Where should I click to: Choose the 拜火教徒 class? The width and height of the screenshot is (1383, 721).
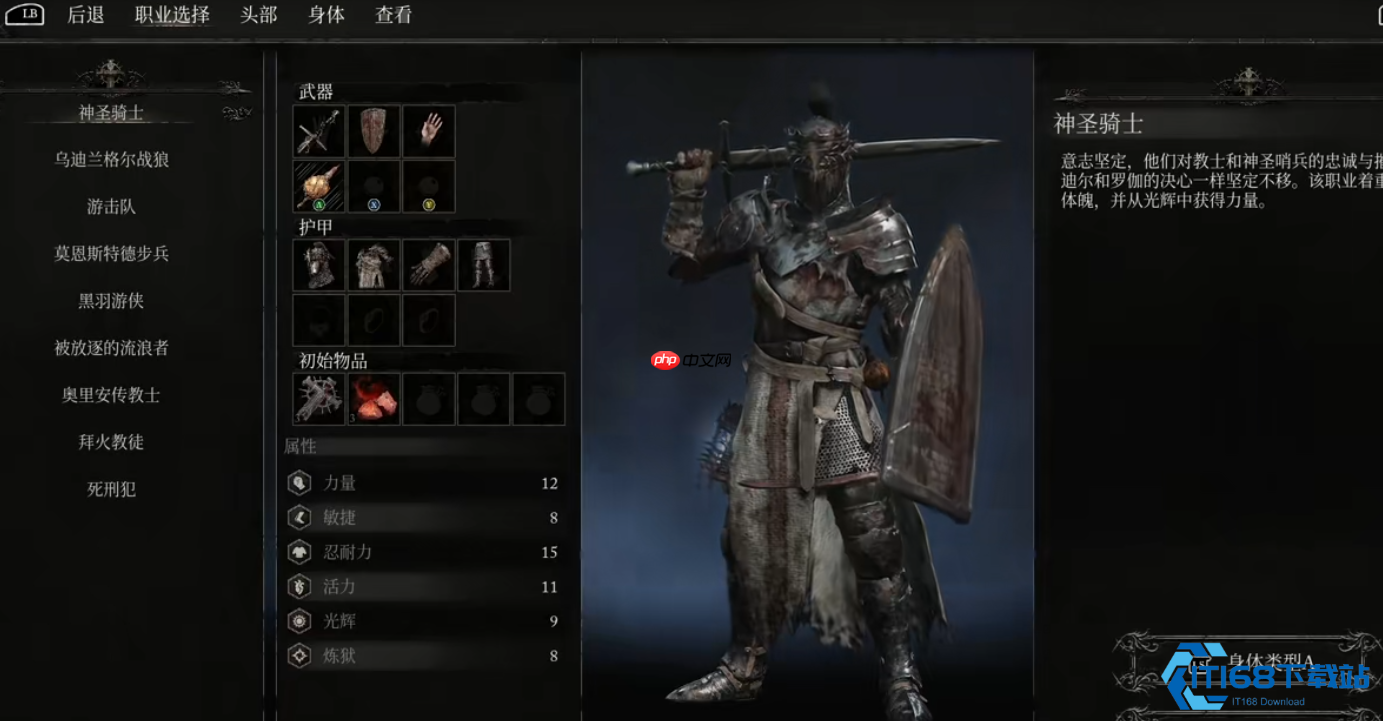tap(111, 442)
